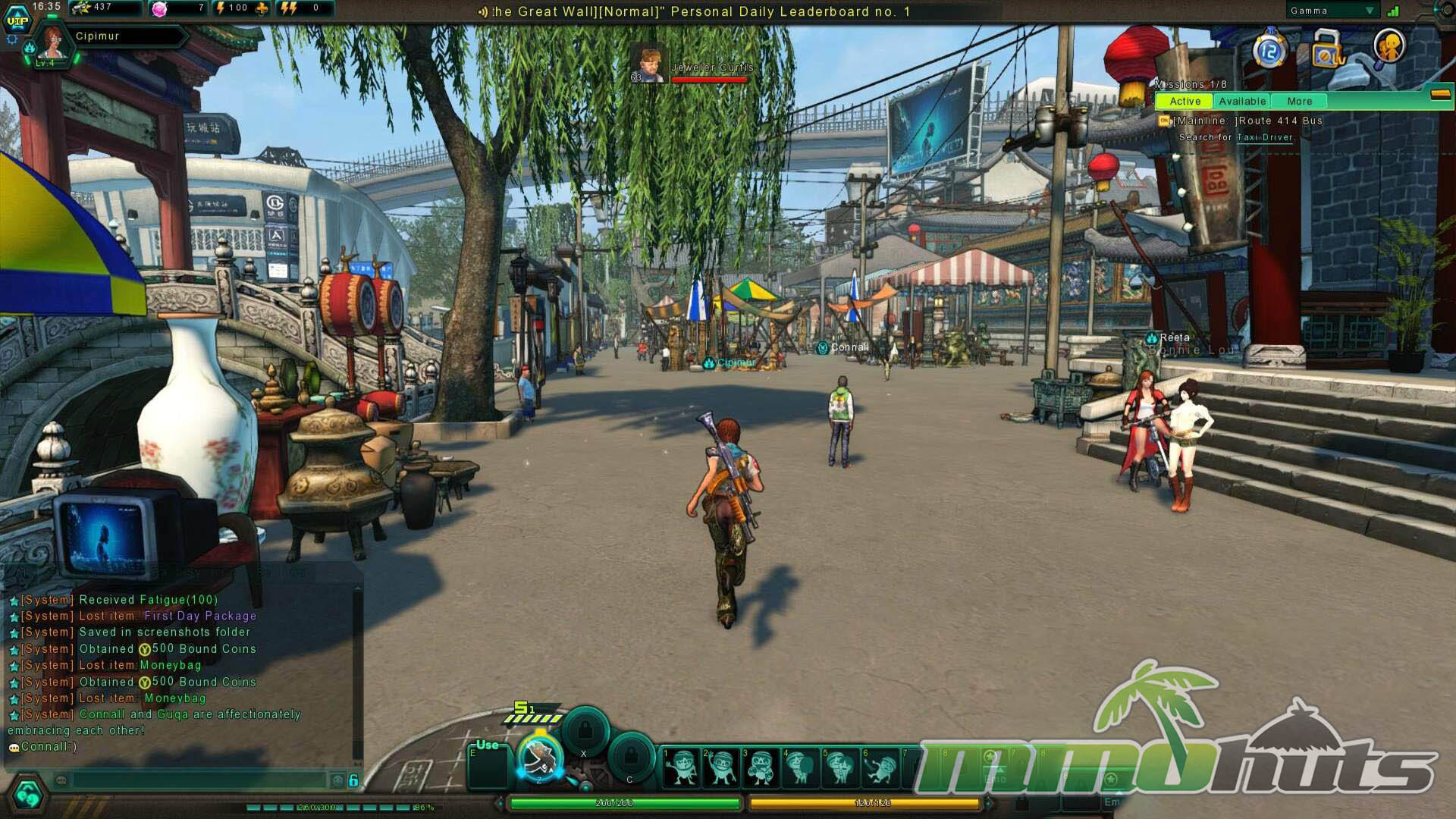1456x819 pixels.
Task: Follow the Taxi Driver quest link
Action: 1264,137
